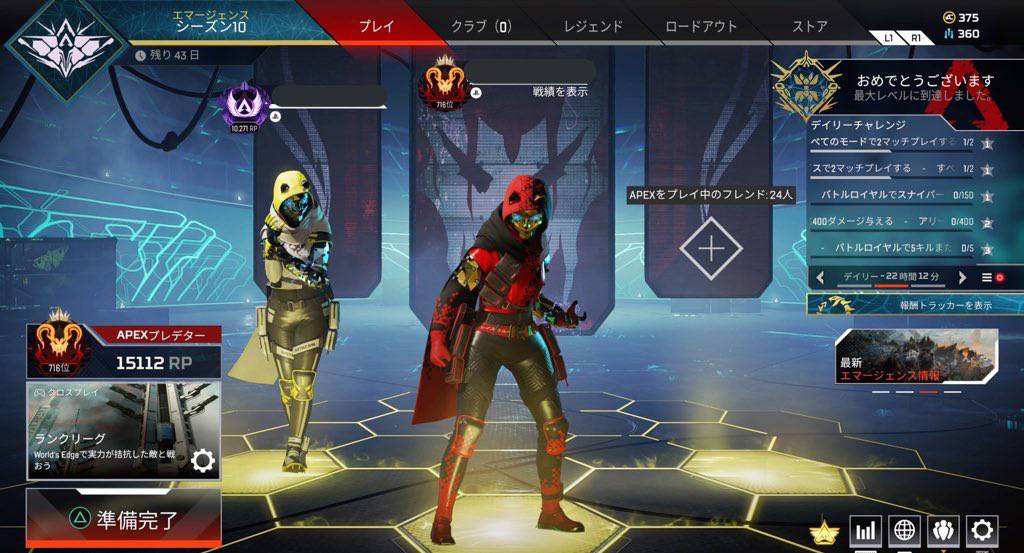This screenshot has height=553, width=1024.
Task: View the APEXプレデター rank panel
Action: pyautogui.click(x=123, y=351)
